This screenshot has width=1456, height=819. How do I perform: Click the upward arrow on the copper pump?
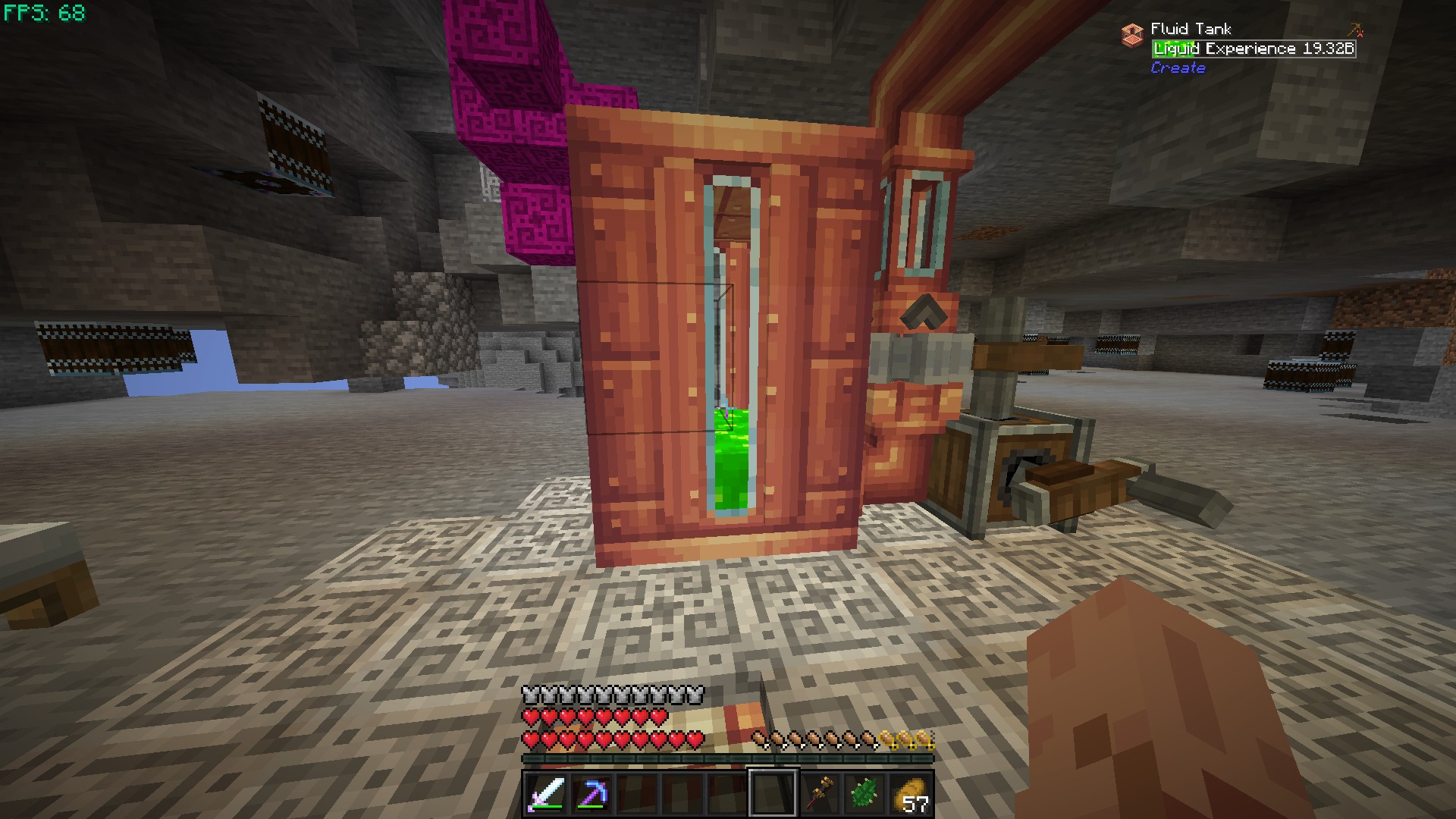[x=924, y=309]
